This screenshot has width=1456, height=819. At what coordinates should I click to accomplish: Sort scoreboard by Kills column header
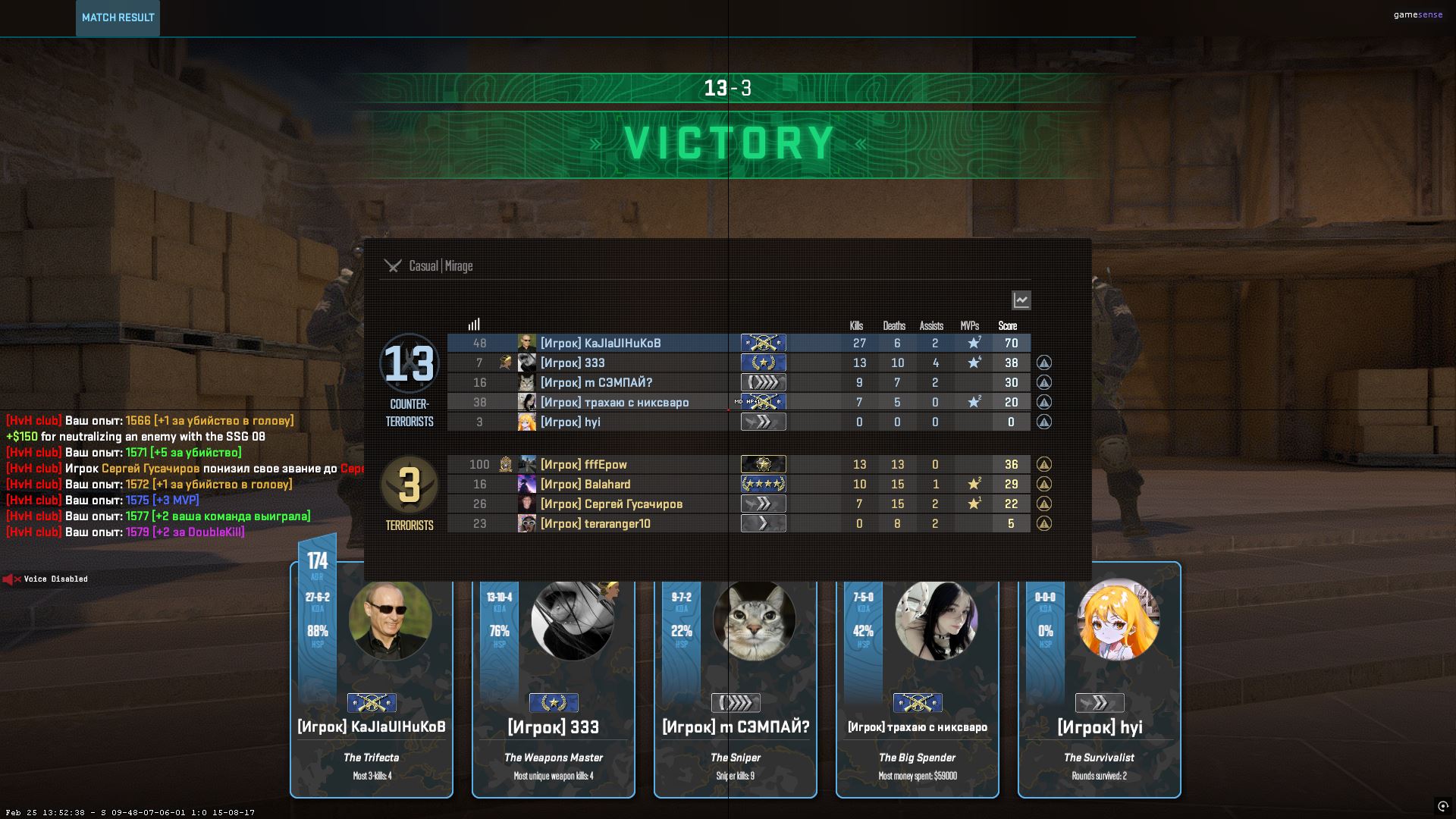point(856,326)
